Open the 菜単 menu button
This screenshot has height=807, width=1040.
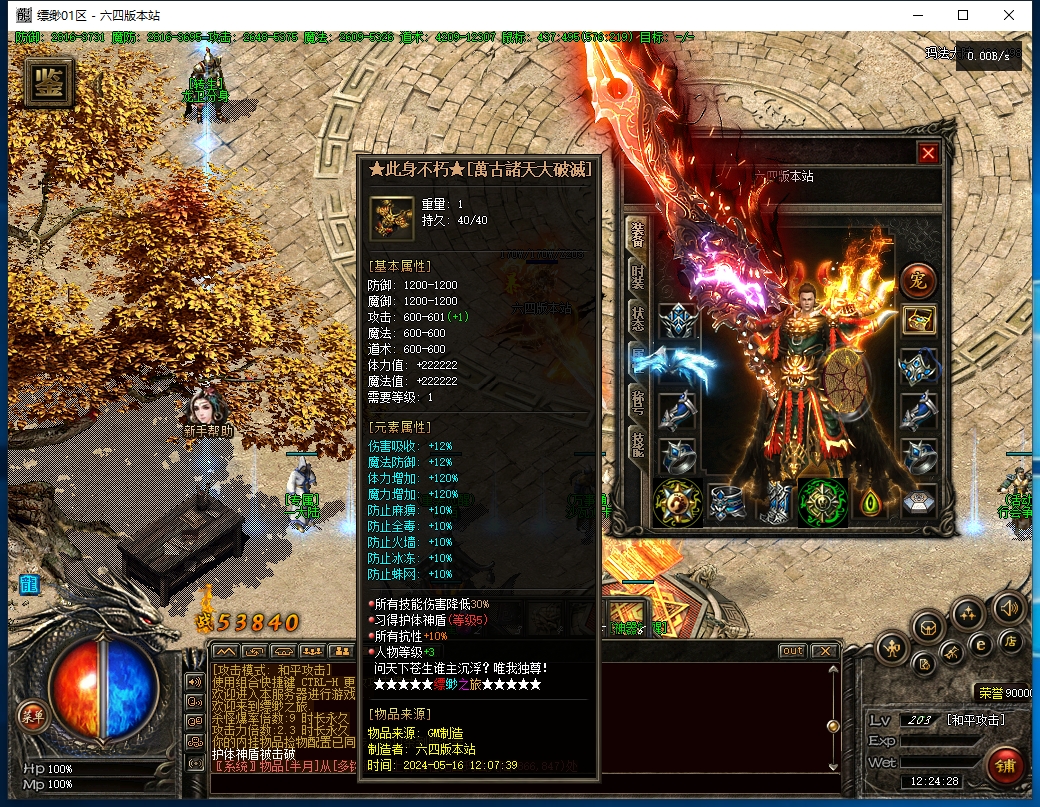point(33,715)
